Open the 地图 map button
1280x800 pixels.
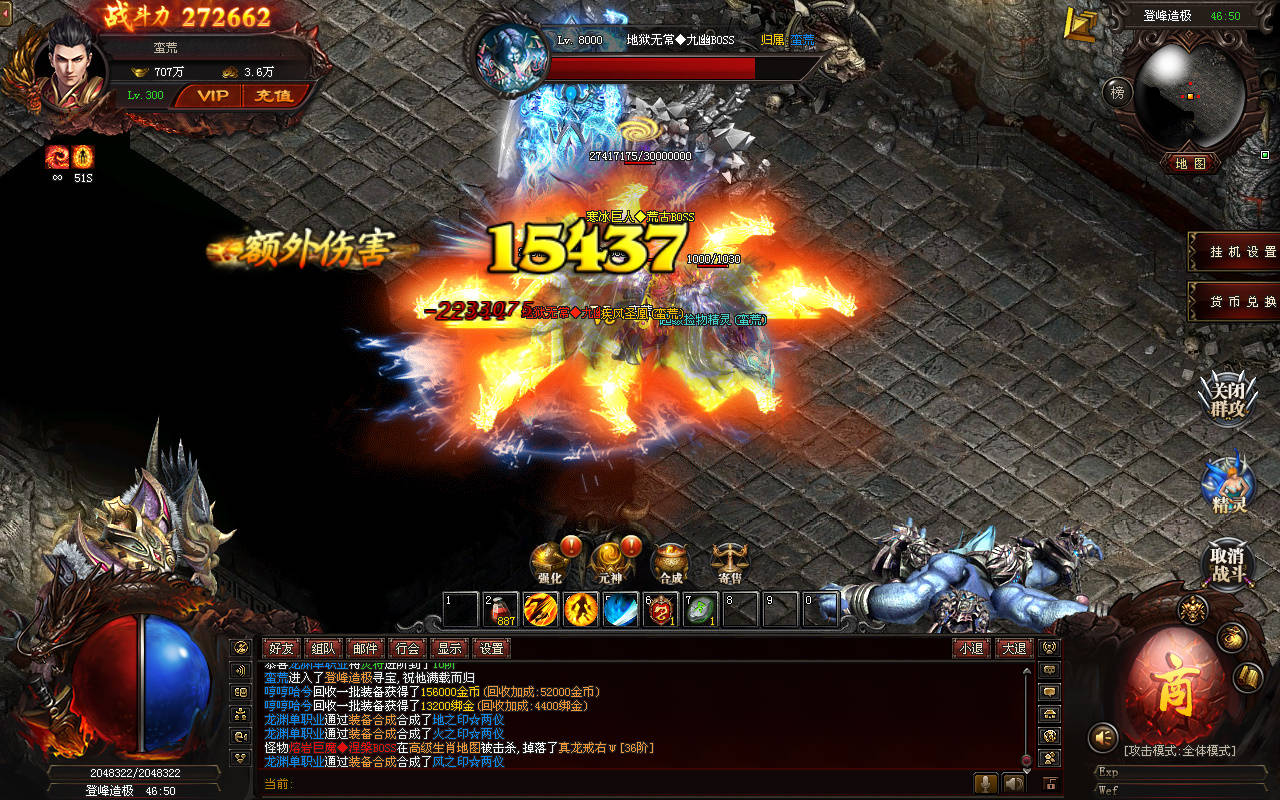(1191, 163)
